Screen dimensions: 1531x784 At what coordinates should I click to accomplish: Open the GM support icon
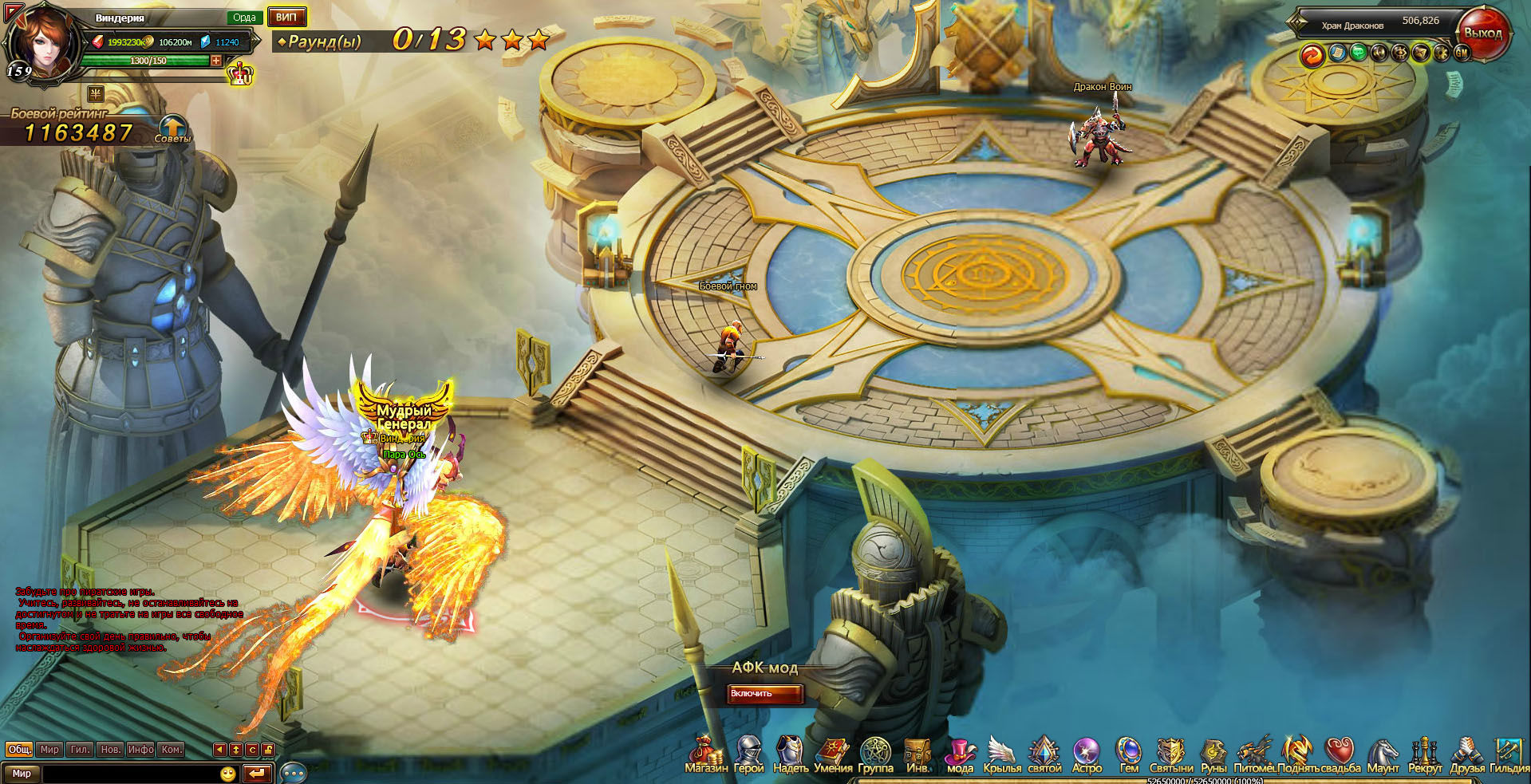(x=1462, y=53)
